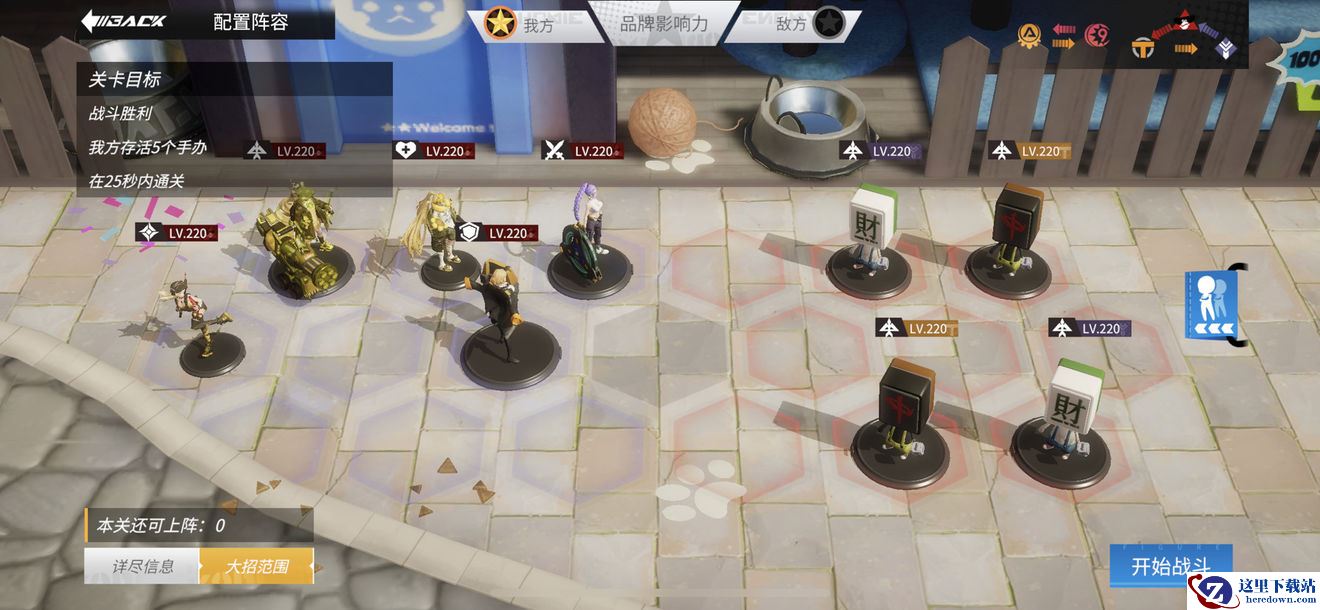Select the purple-haired figure with the wheel

point(592,240)
